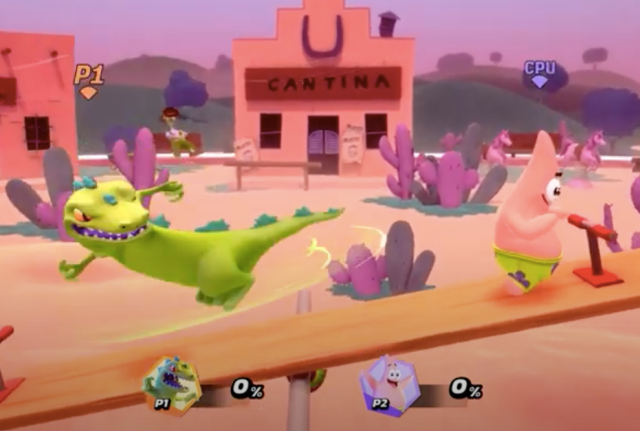The height and width of the screenshot is (431, 640).
Task: Select Patrick's P2 portrait badge
Action: (388, 385)
